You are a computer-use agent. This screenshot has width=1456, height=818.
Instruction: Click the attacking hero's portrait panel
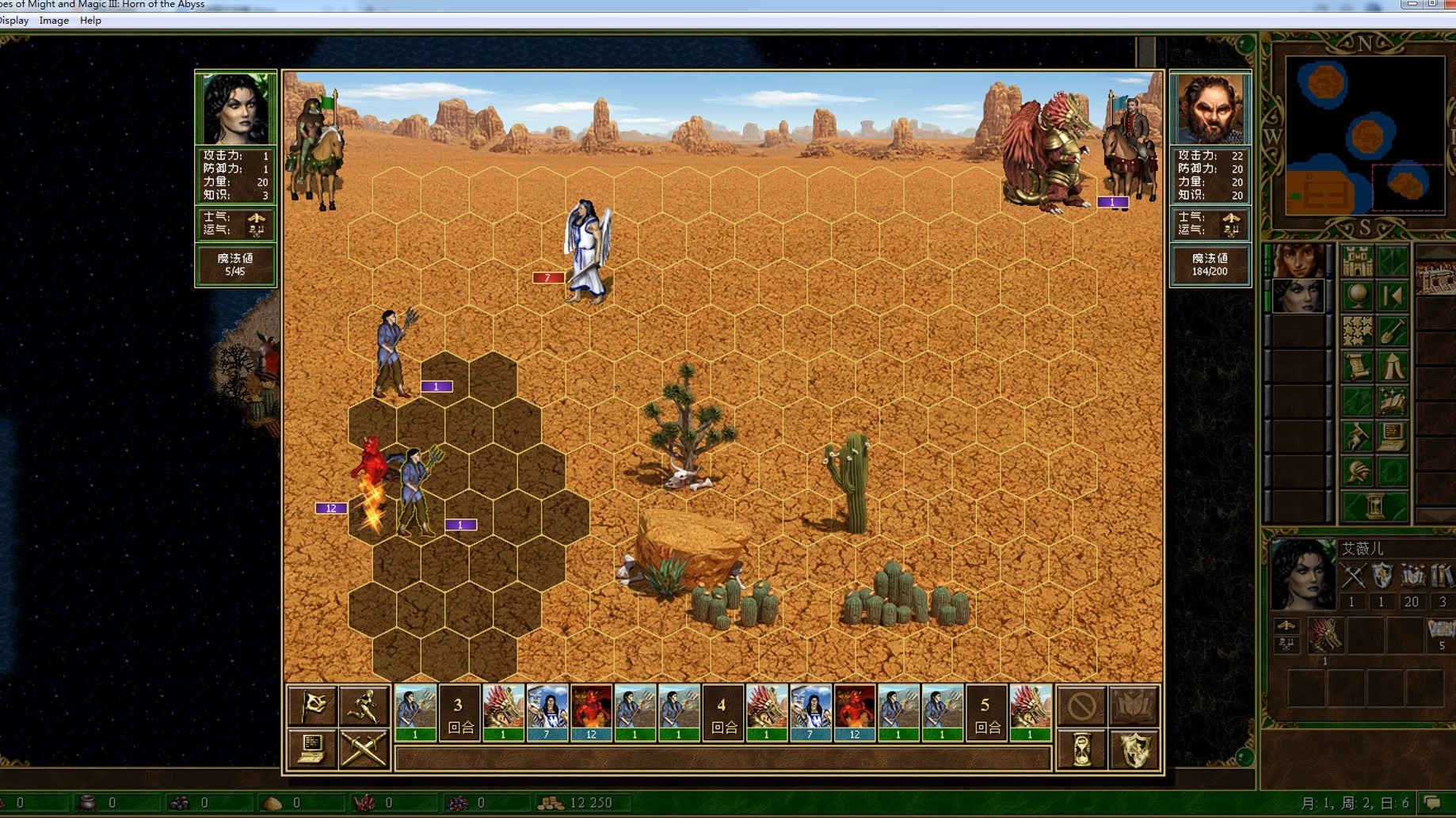click(235, 108)
